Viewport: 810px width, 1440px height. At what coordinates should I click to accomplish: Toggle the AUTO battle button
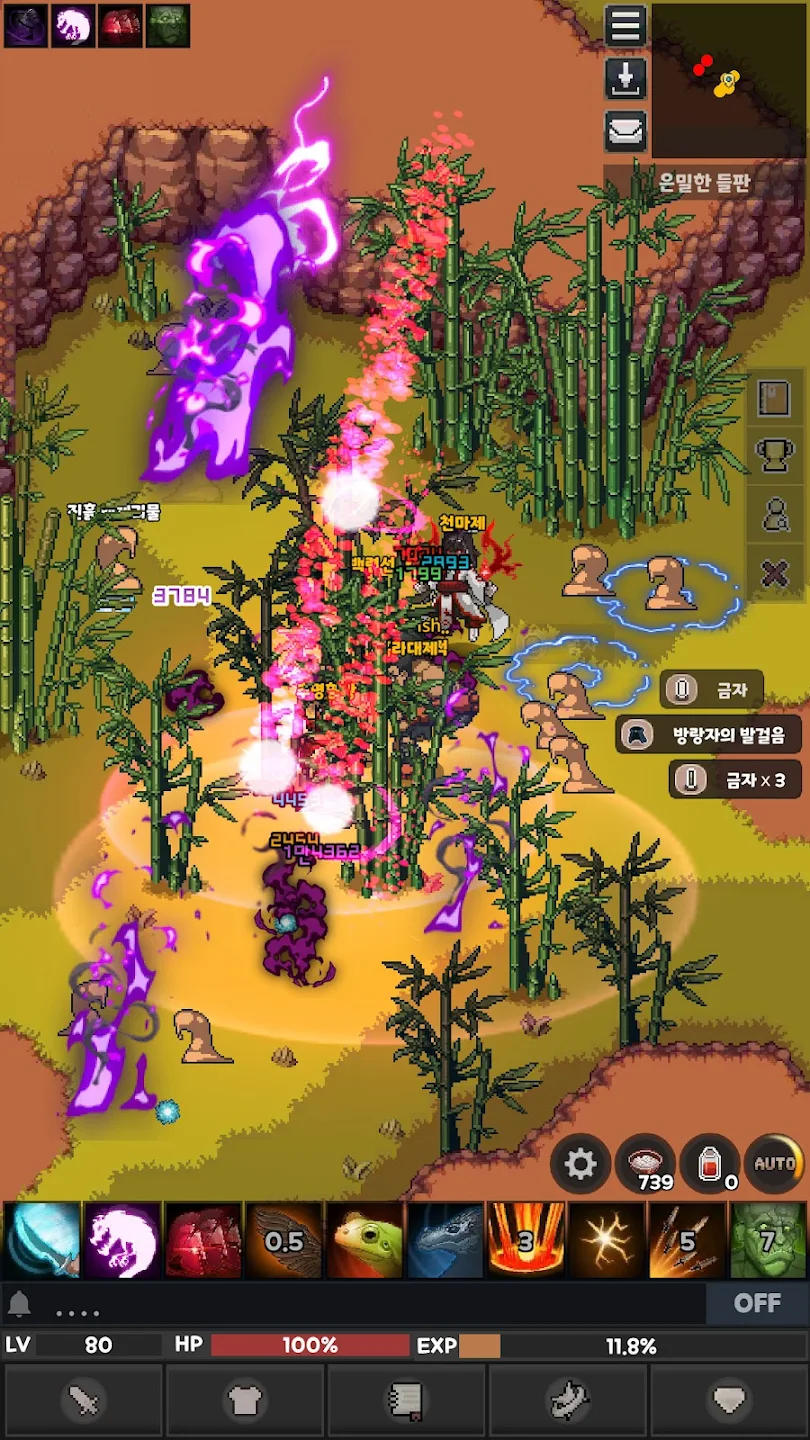click(775, 1164)
